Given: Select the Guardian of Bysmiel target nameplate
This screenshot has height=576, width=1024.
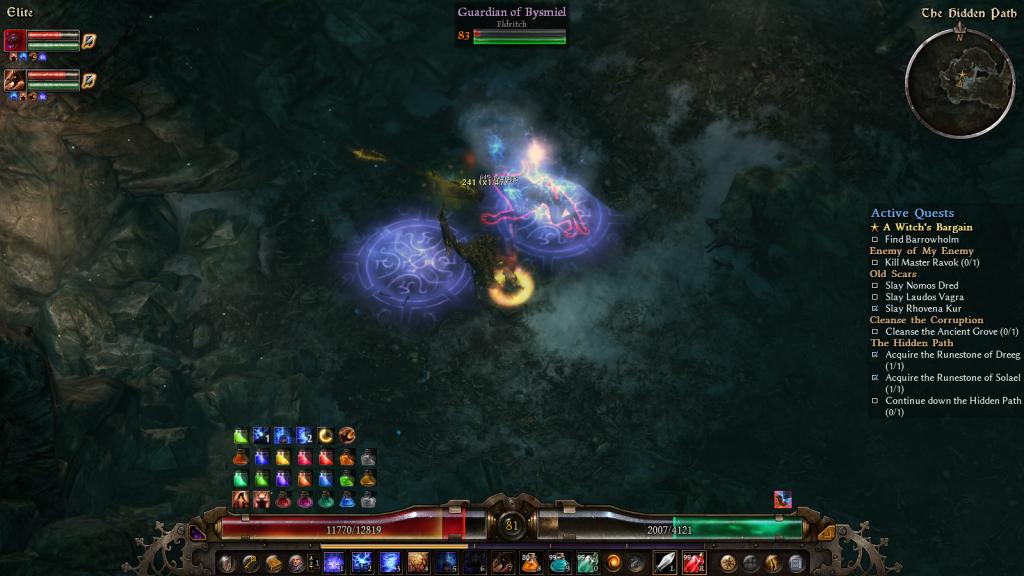Looking at the screenshot, I should [512, 14].
